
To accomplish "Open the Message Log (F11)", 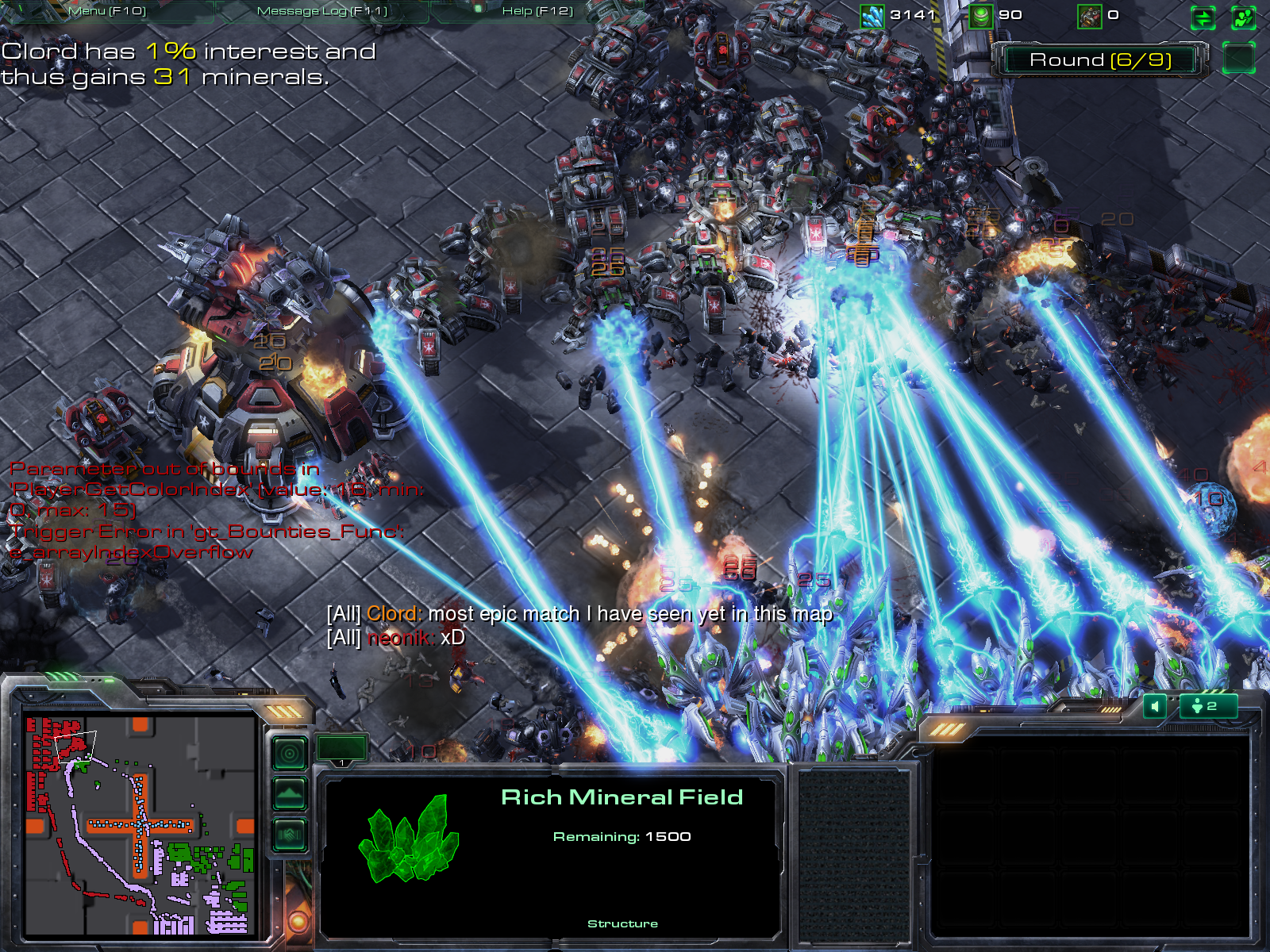I will (321, 11).
